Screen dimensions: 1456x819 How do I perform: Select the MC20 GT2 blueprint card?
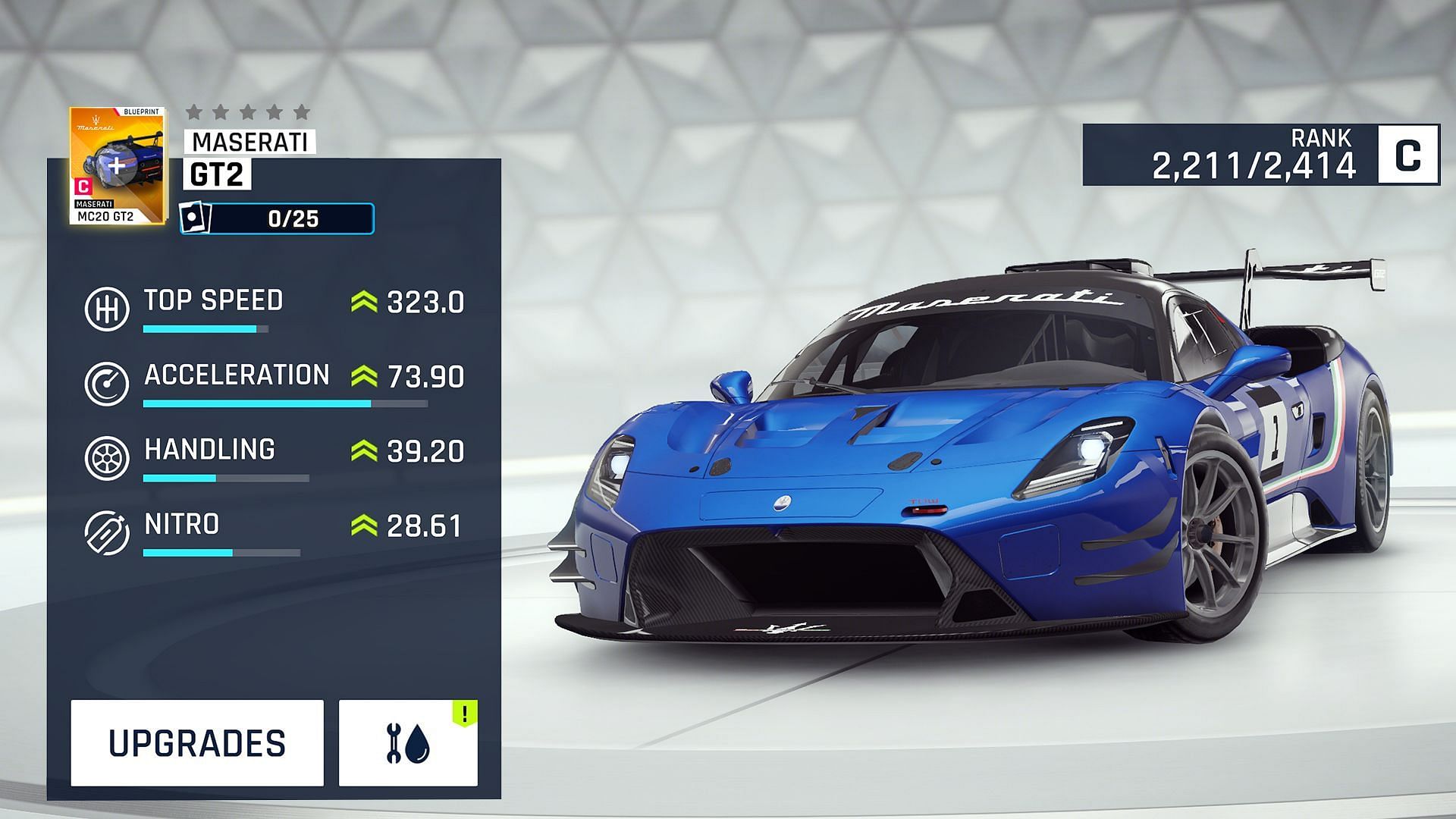coord(117,167)
